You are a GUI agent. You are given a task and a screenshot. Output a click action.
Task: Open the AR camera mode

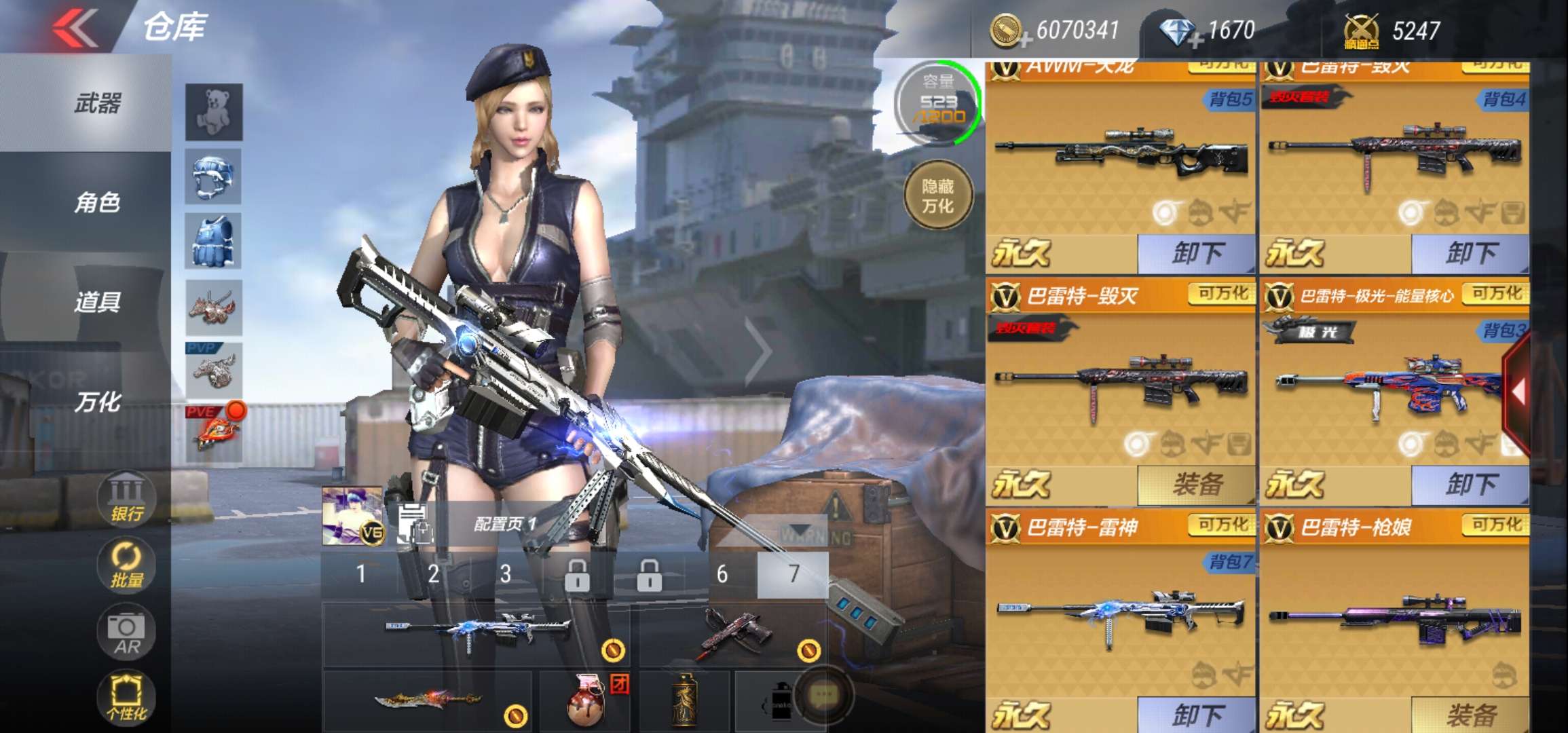click(x=126, y=633)
